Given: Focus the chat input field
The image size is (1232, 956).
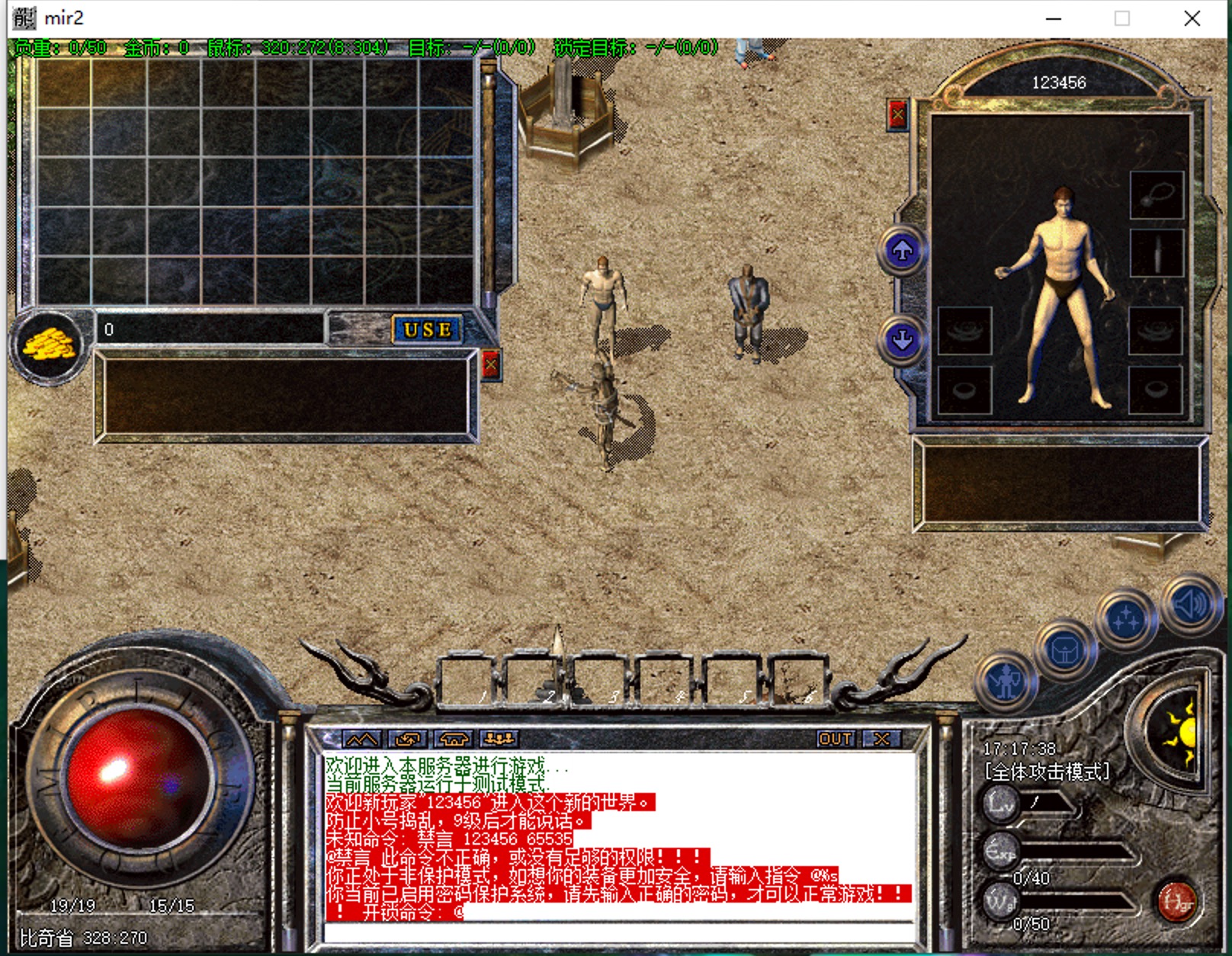Looking at the screenshot, I should [618, 932].
